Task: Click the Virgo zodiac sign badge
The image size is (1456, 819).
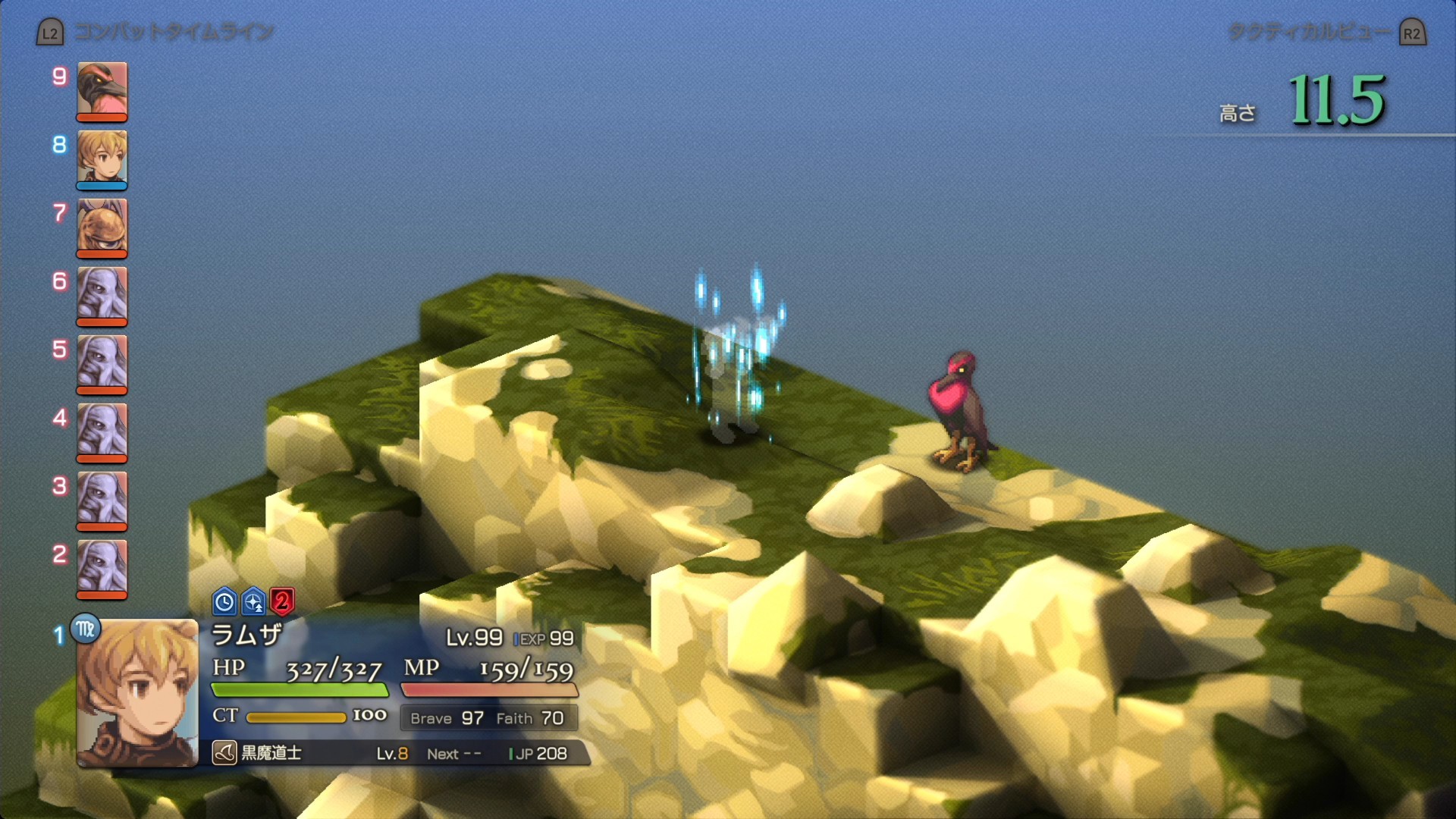Action: tap(86, 629)
